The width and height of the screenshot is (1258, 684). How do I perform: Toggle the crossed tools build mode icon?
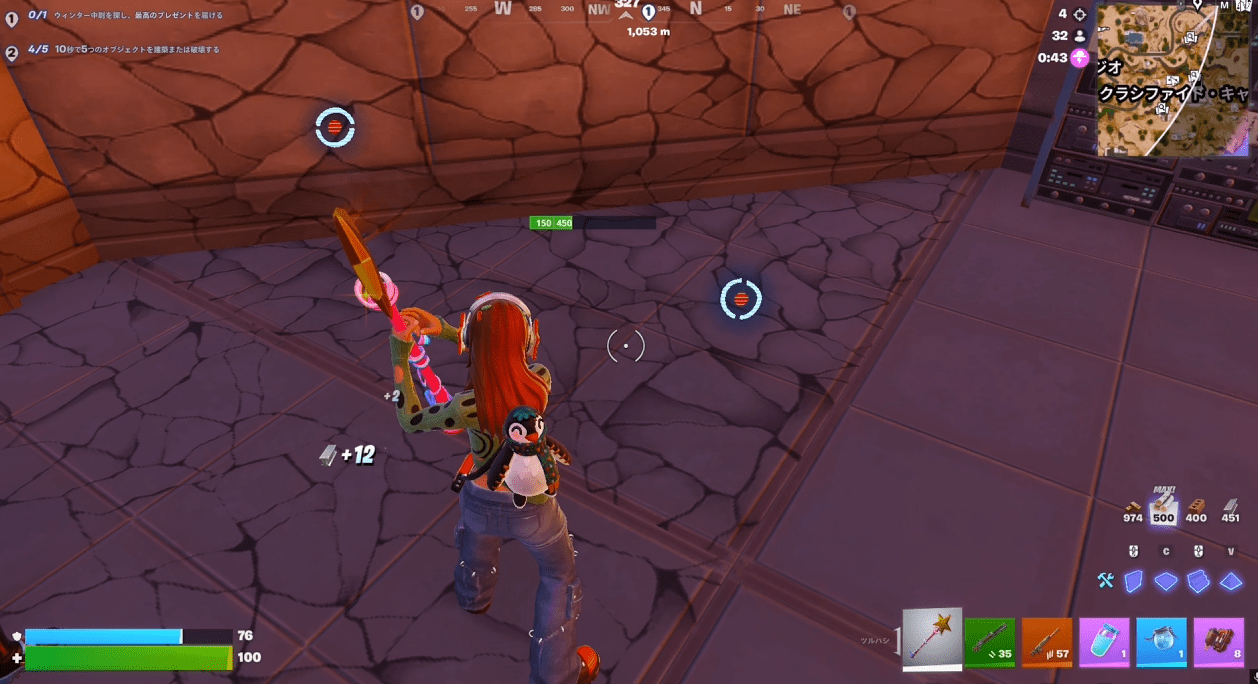(x=1105, y=581)
